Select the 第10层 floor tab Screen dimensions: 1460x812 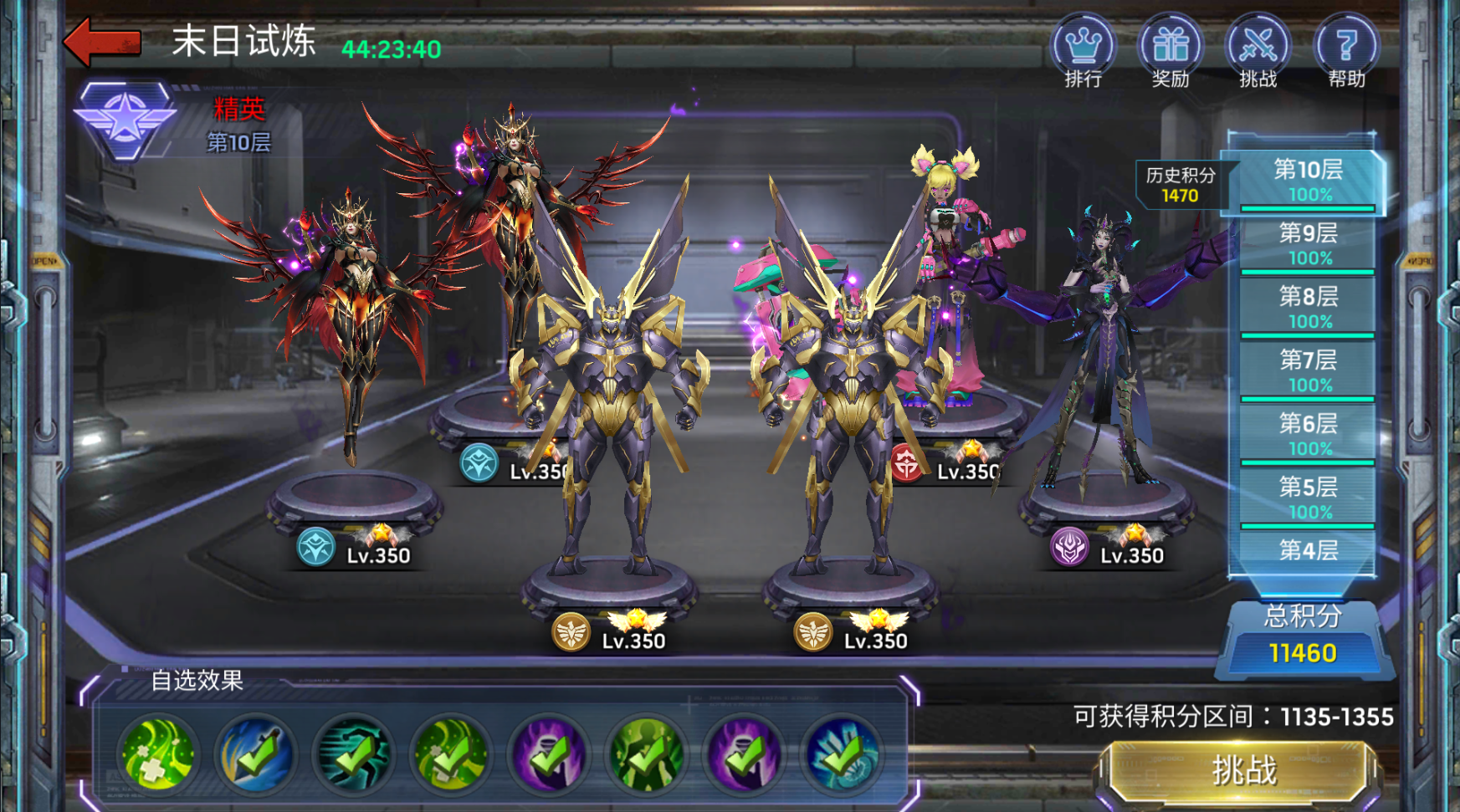[1307, 181]
